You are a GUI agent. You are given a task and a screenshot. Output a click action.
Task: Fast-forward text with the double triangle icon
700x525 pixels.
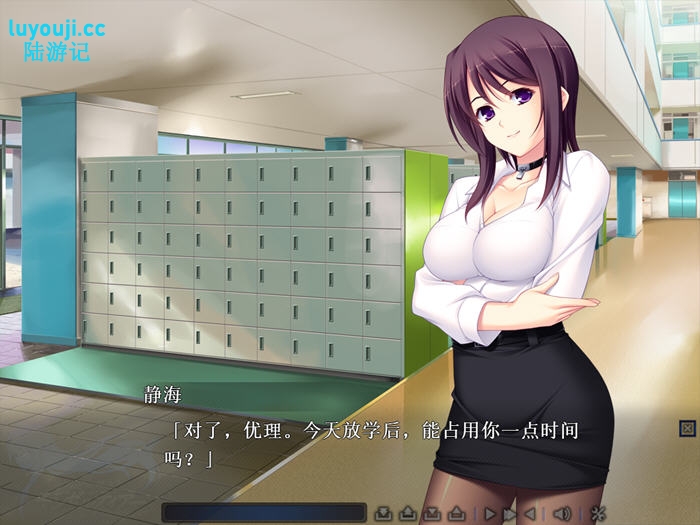[x=510, y=513]
